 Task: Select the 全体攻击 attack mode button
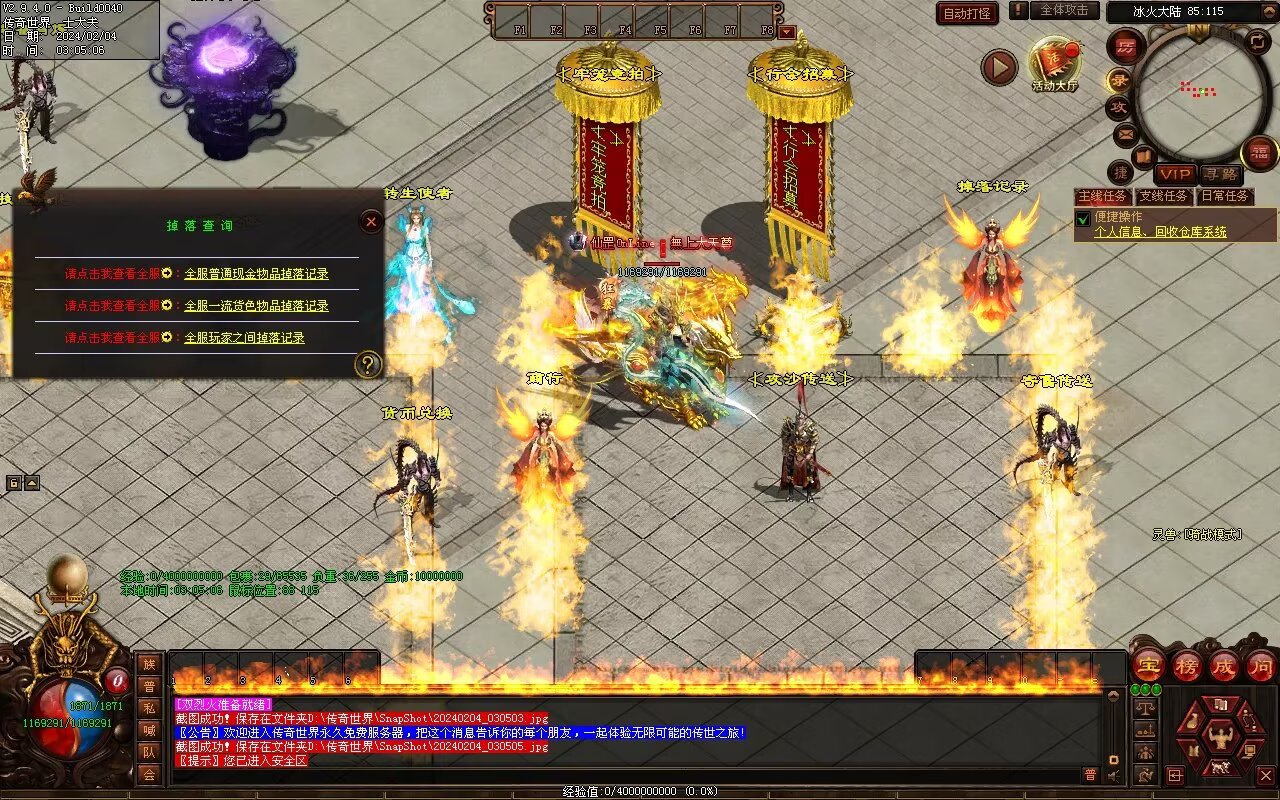point(1064,10)
